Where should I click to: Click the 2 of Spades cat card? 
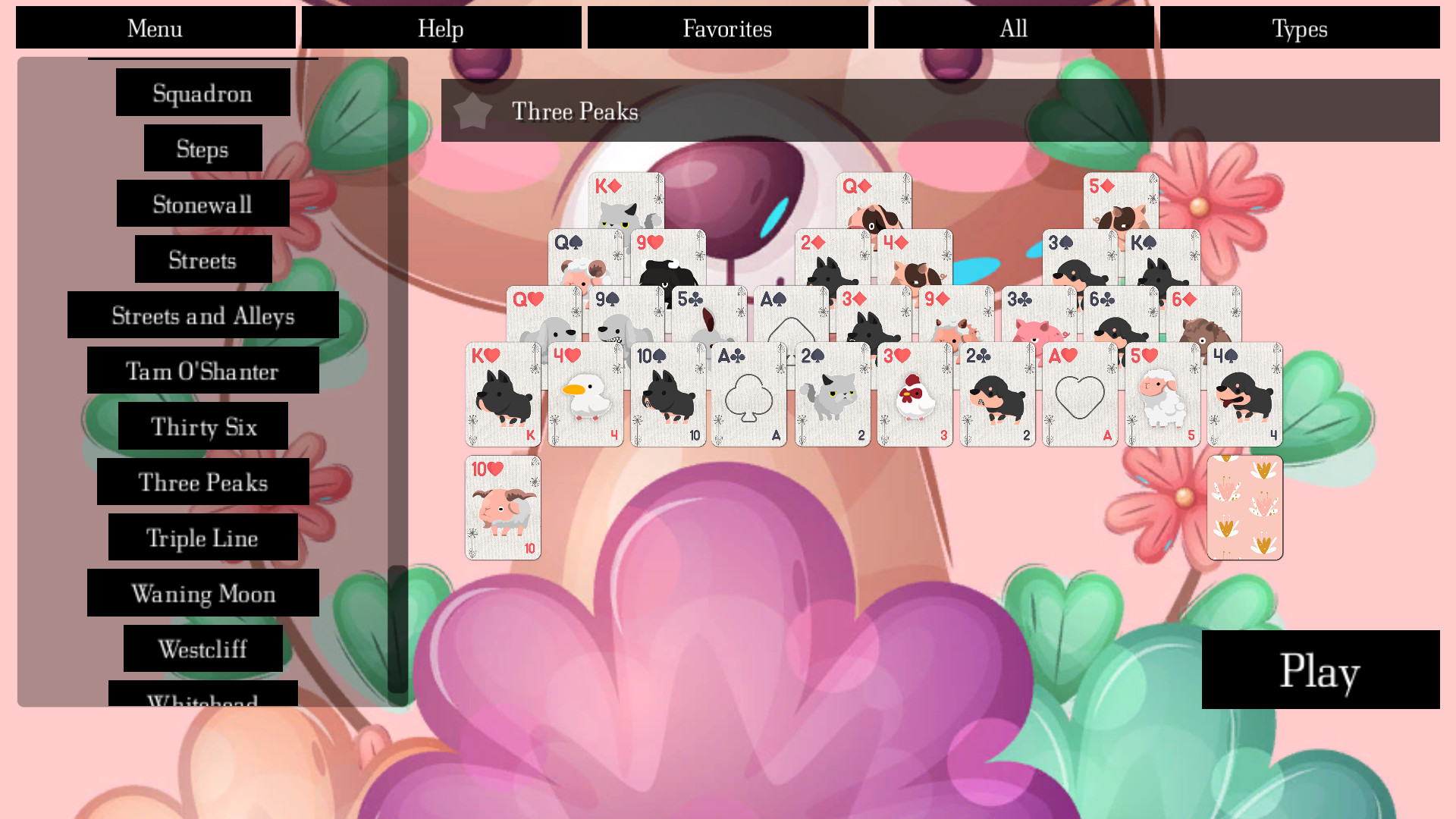tap(832, 394)
